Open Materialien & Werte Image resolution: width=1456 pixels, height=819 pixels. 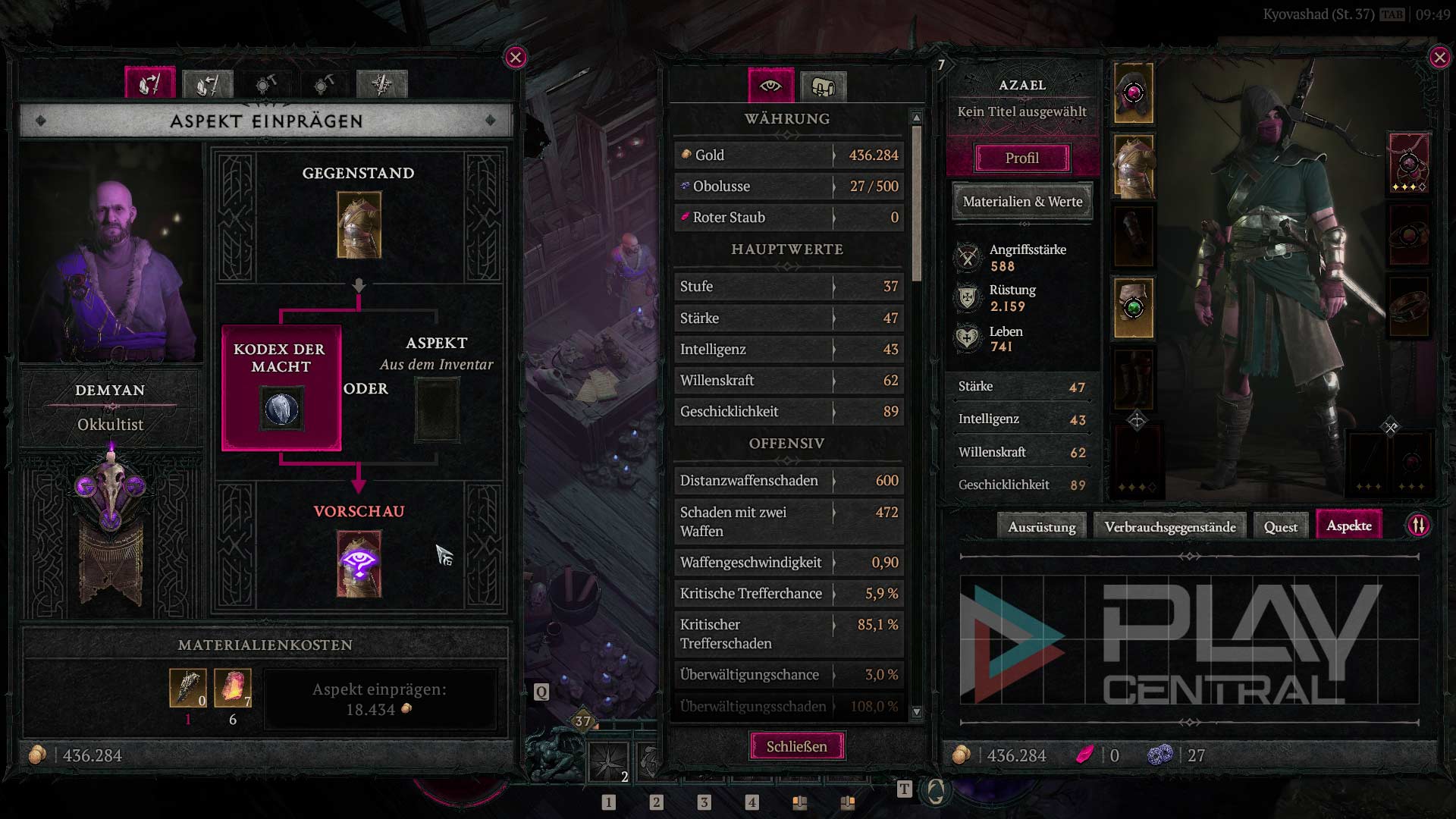pos(1022,202)
